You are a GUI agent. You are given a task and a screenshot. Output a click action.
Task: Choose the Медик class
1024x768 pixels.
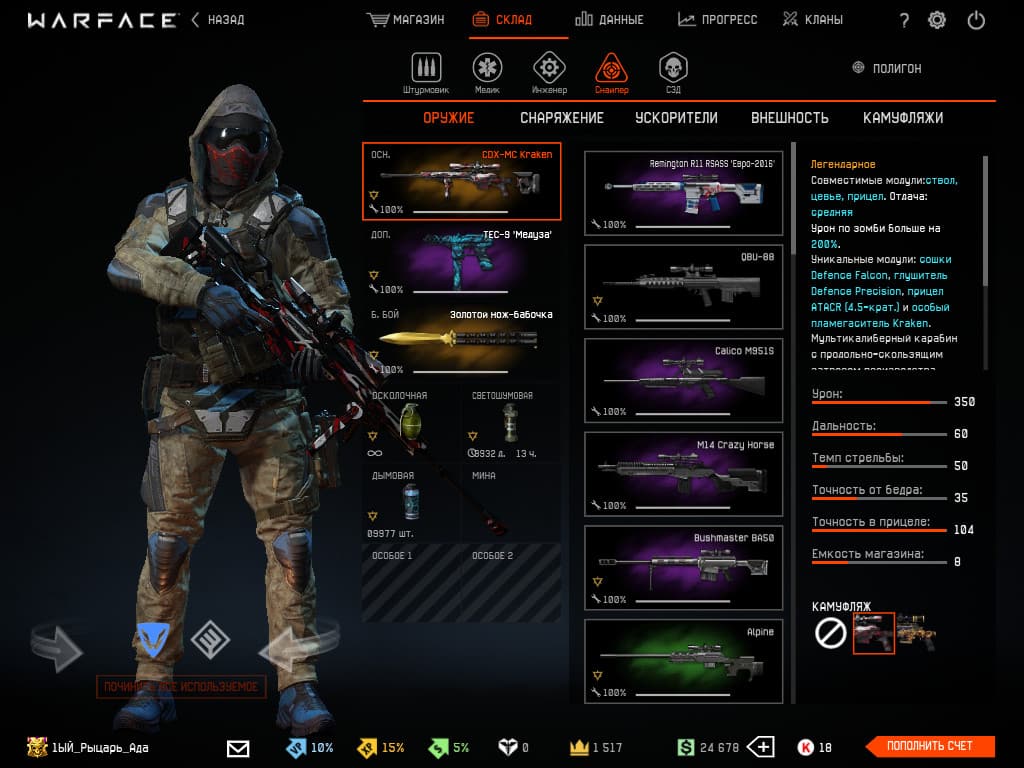[487, 71]
